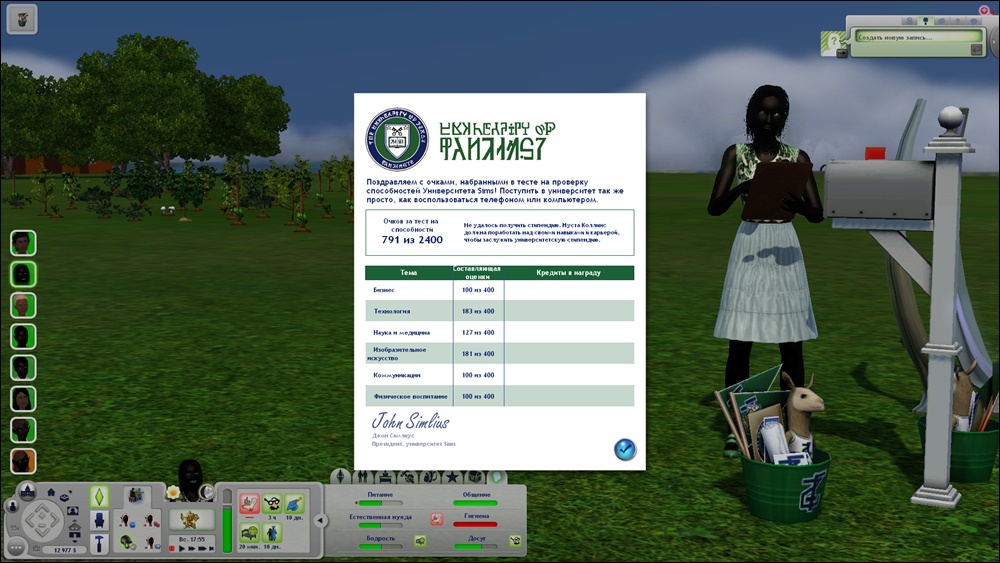Open the star aspiration rewards tab

click(452, 477)
